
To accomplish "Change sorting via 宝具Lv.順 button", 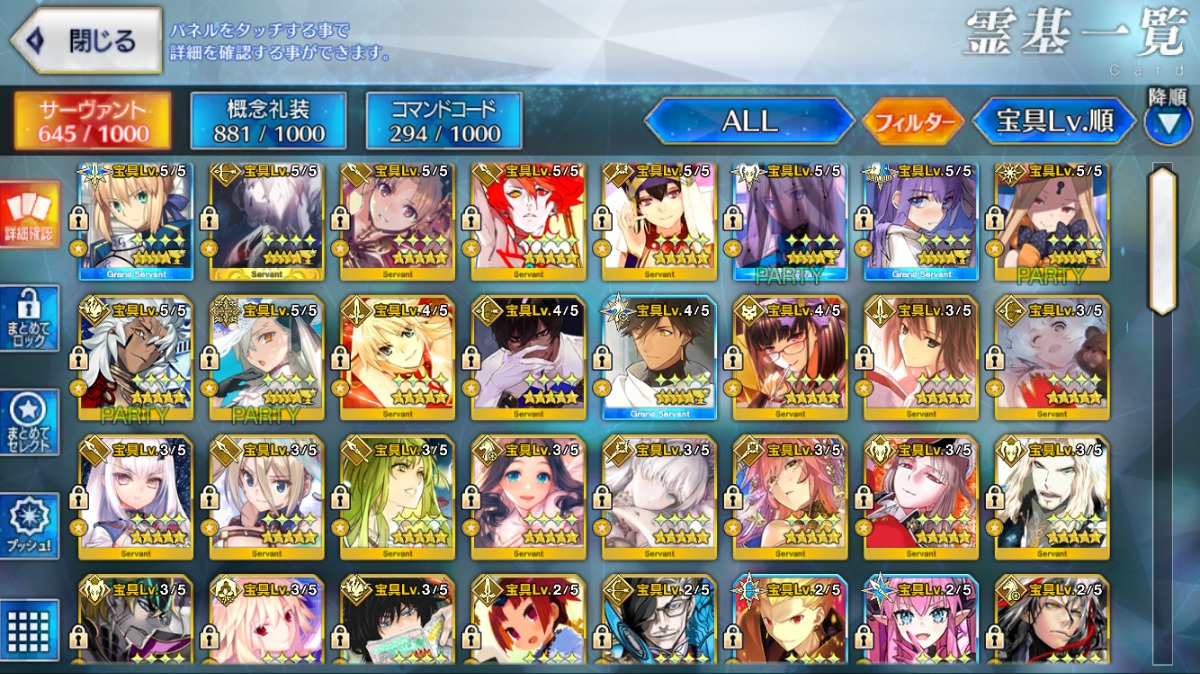I will 1054,121.
